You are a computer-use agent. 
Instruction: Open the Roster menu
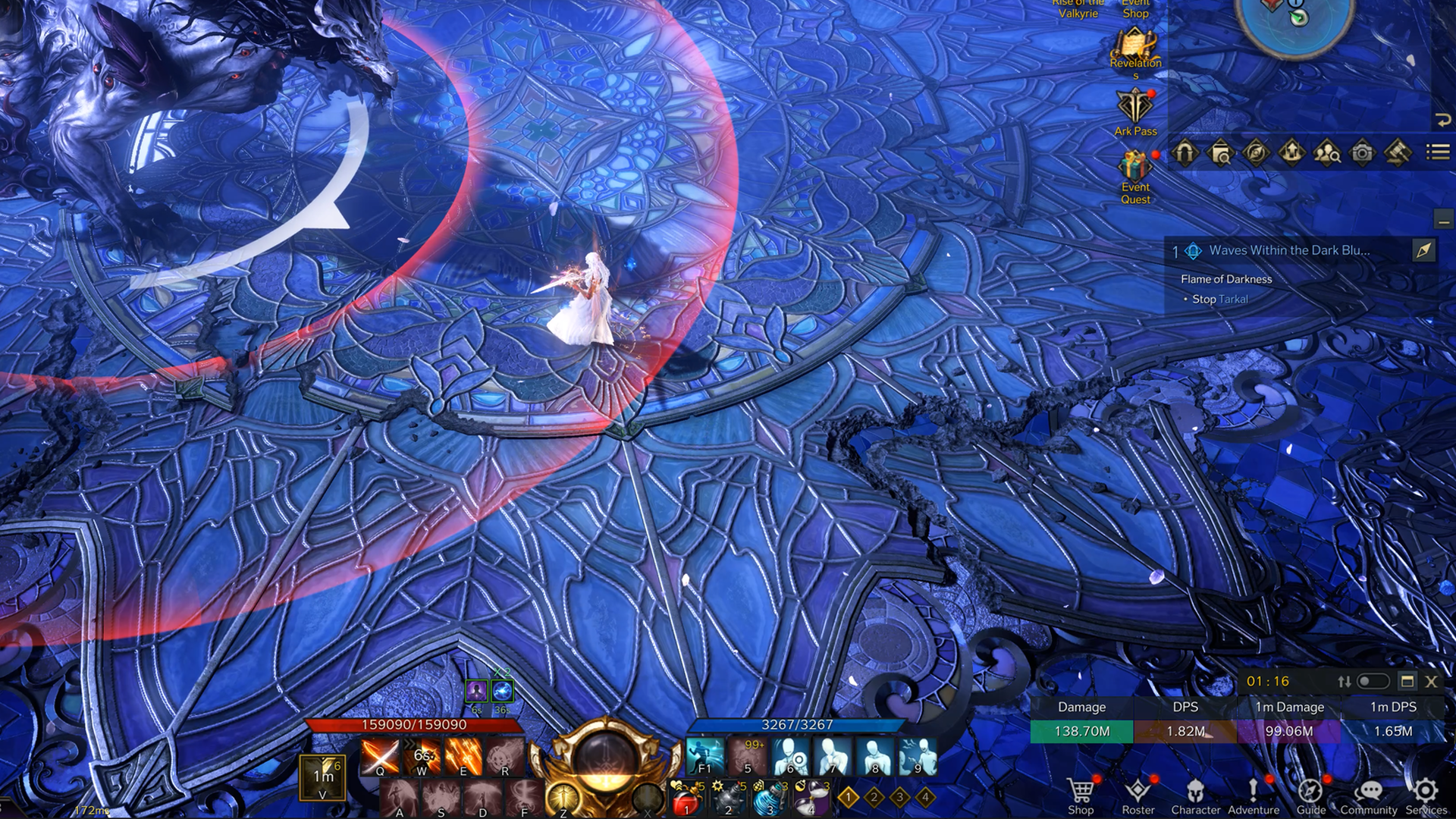tap(1137, 795)
